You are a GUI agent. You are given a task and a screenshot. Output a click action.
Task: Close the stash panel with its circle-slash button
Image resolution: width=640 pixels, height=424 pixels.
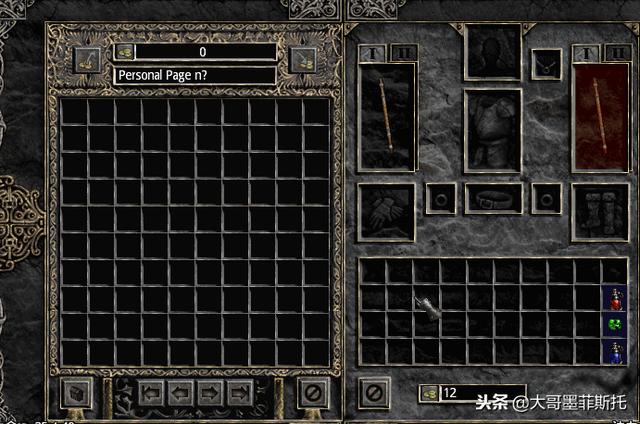(x=313, y=393)
